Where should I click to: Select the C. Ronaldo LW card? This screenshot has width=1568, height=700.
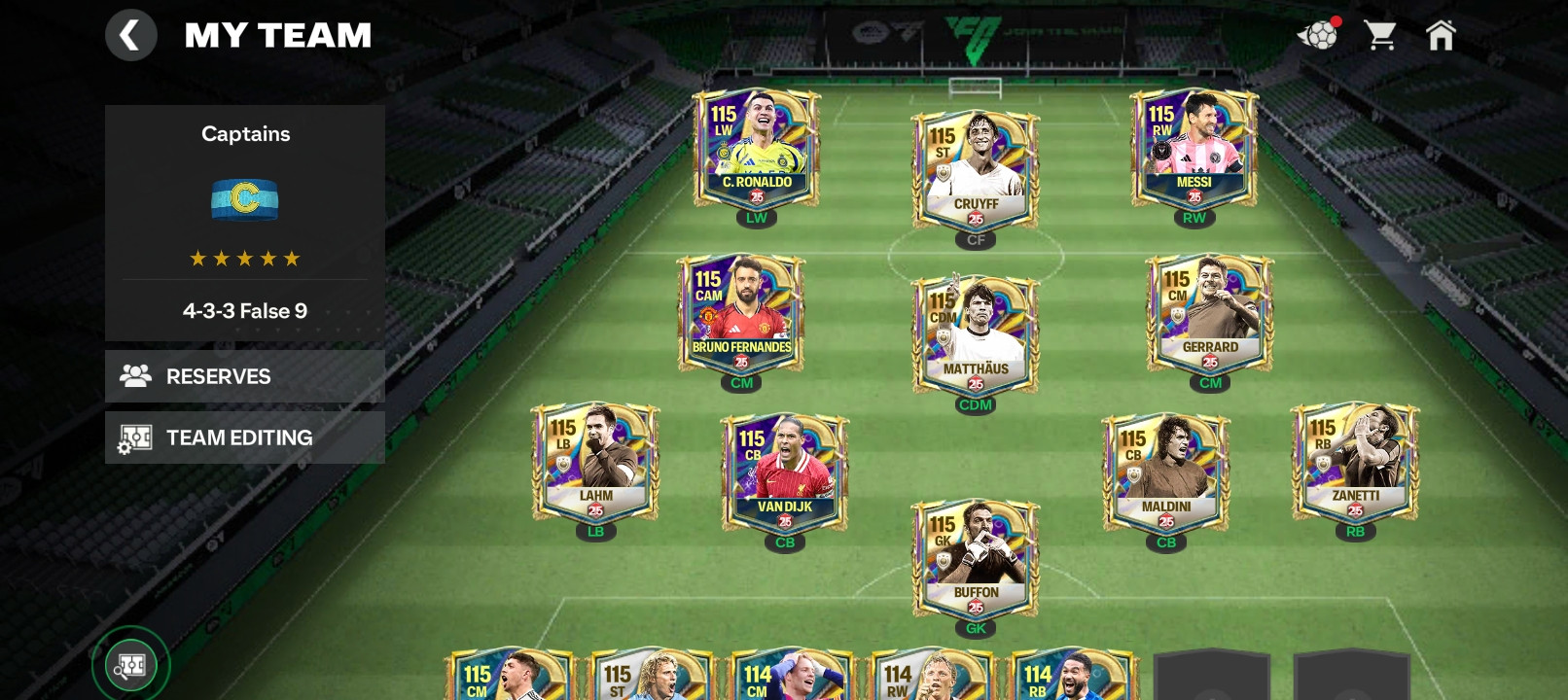click(x=756, y=150)
